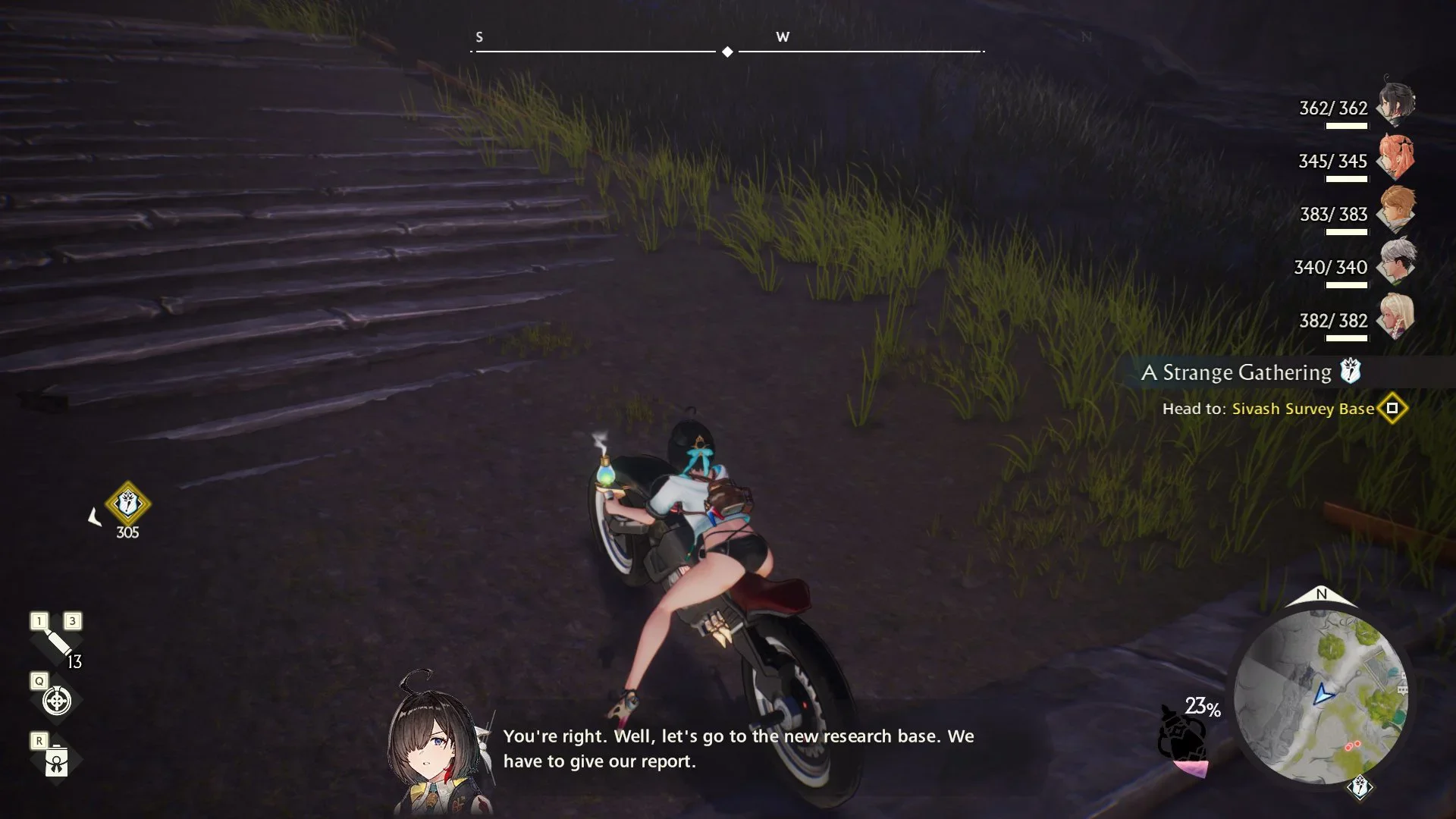Screen dimensions: 1456x819
Task: Click the quest icon below the minimap
Action: [x=1360, y=788]
